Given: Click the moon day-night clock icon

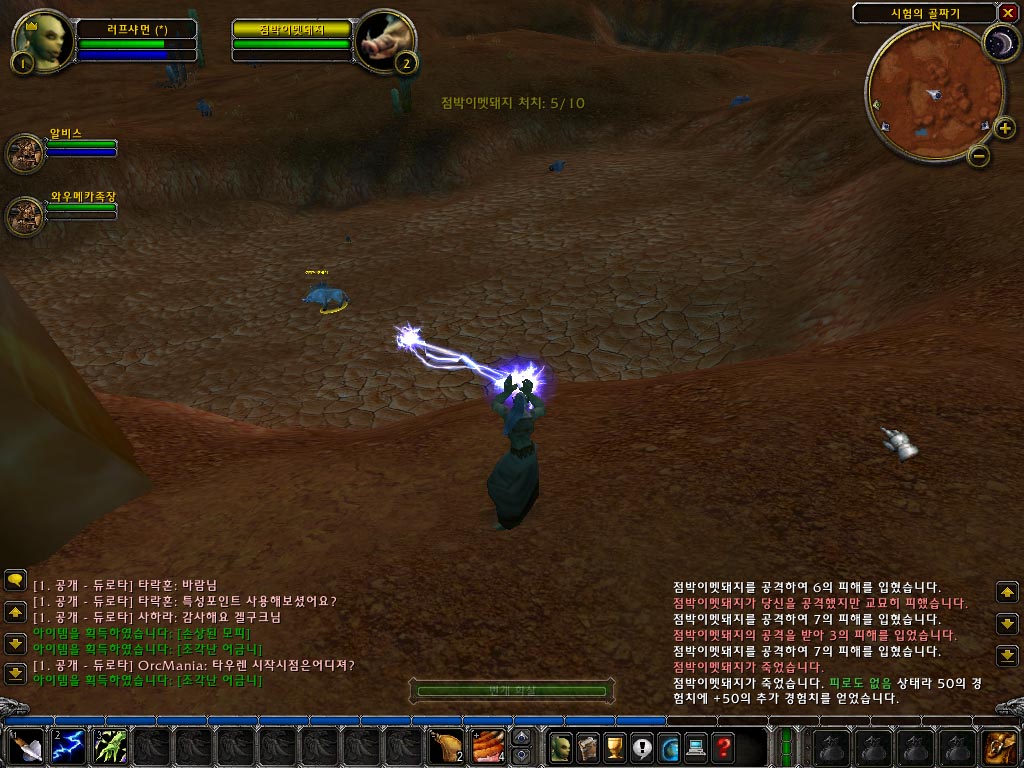Looking at the screenshot, I should 998,42.
